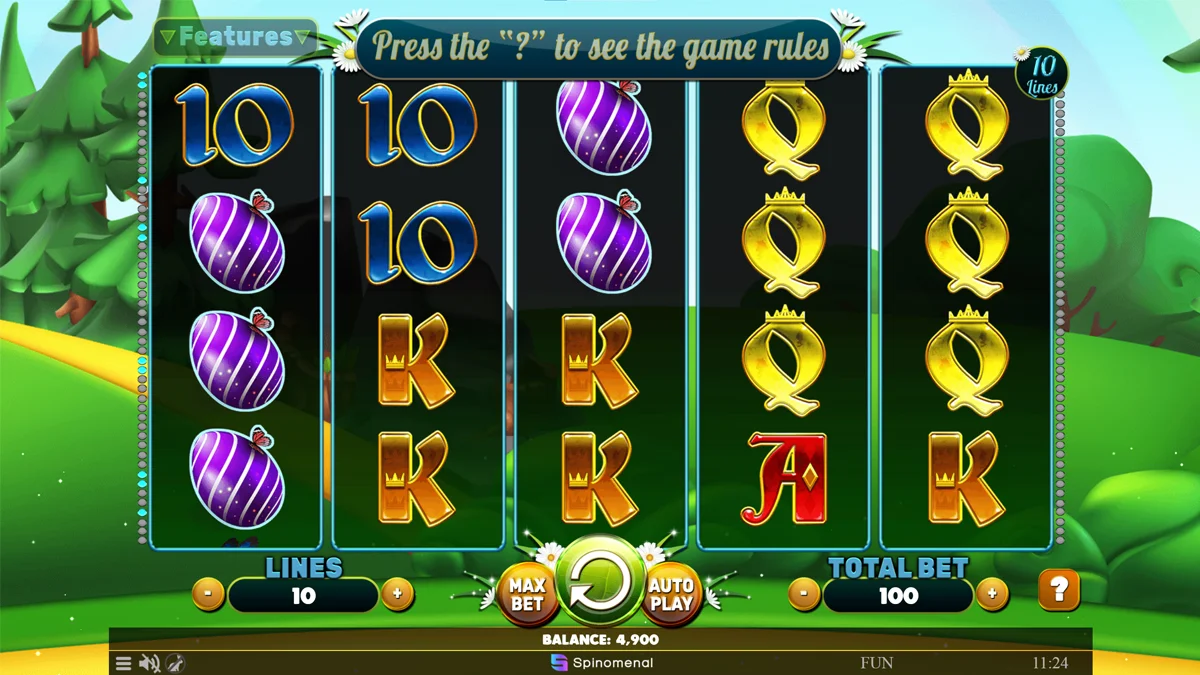The image size is (1200, 675).
Task: Decrease the number of lines
Action: coord(207,594)
